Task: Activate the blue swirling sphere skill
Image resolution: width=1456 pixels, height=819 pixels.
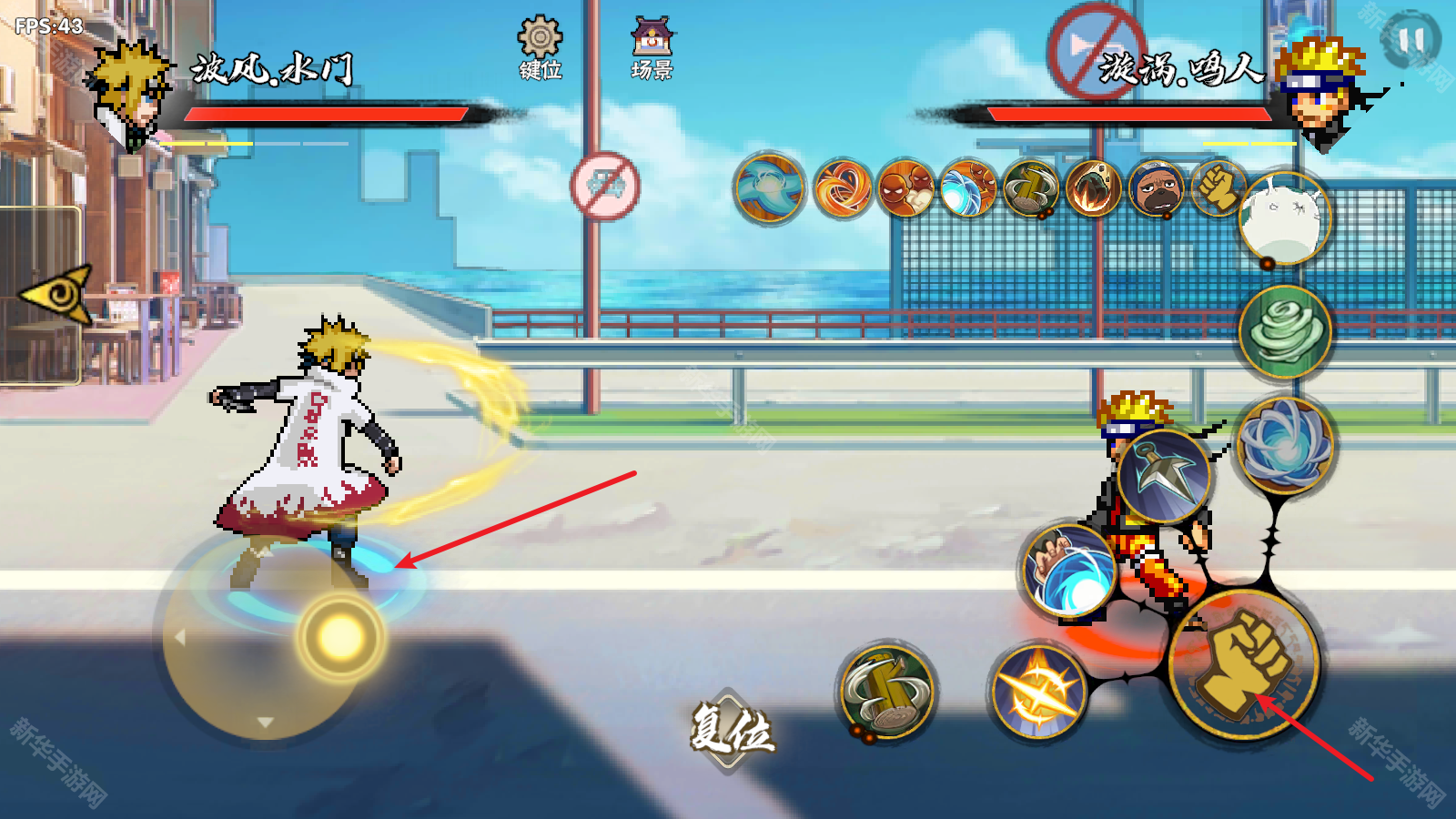Action: [1284, 444]
